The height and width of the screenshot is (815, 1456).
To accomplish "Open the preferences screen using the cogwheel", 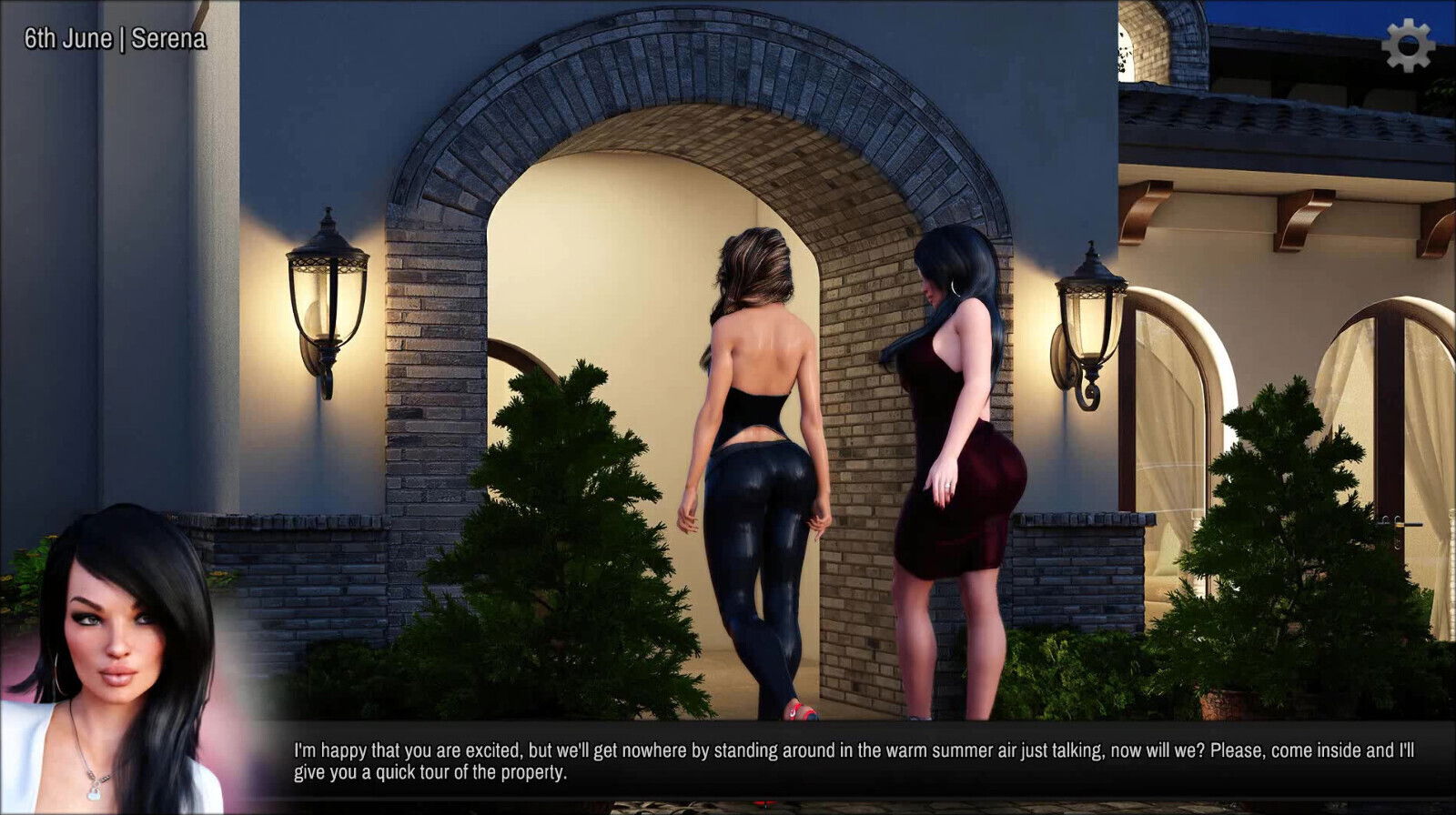I will (1408, 44).
